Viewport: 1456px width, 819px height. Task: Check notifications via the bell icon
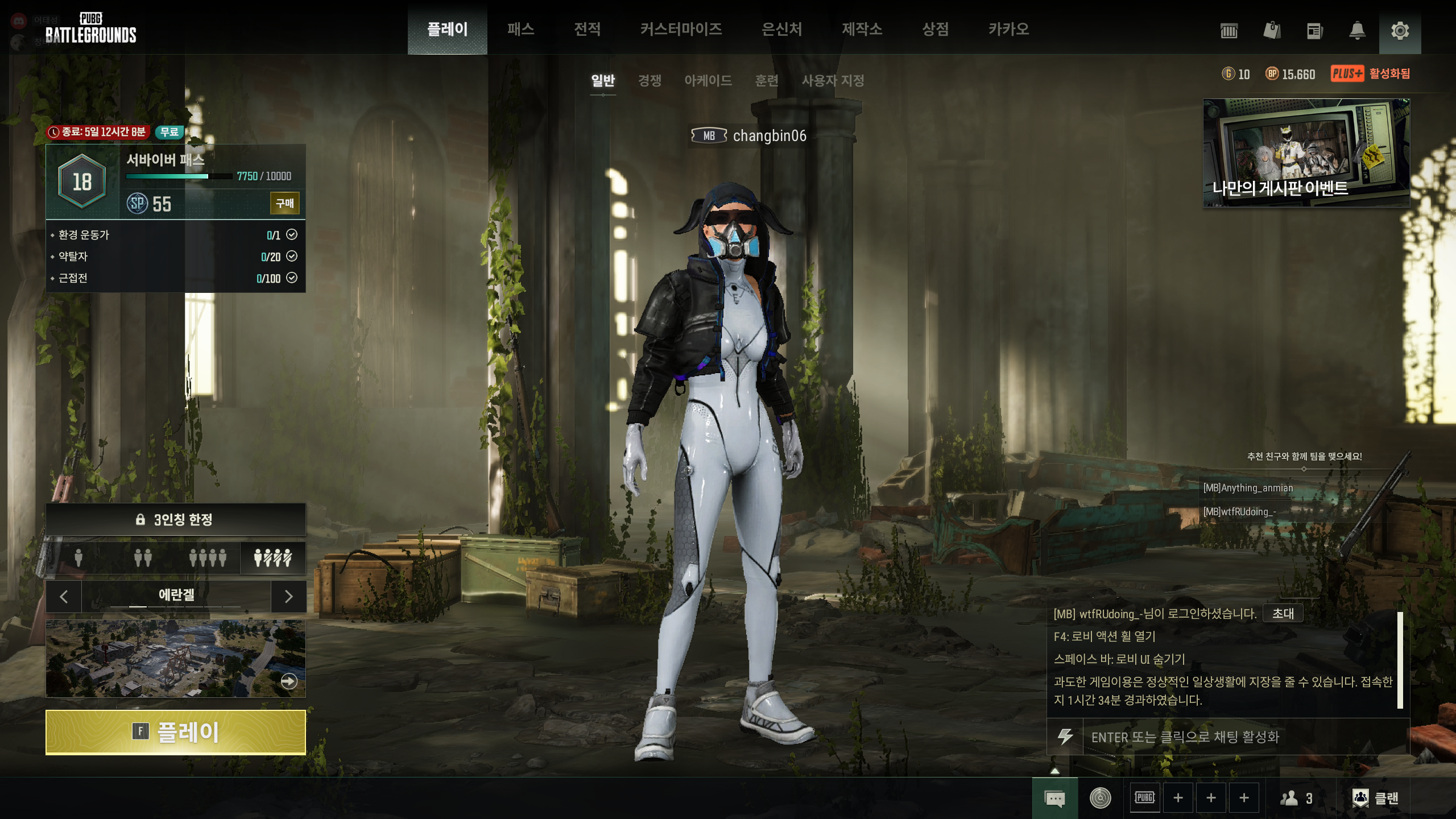coord(1357,31)
